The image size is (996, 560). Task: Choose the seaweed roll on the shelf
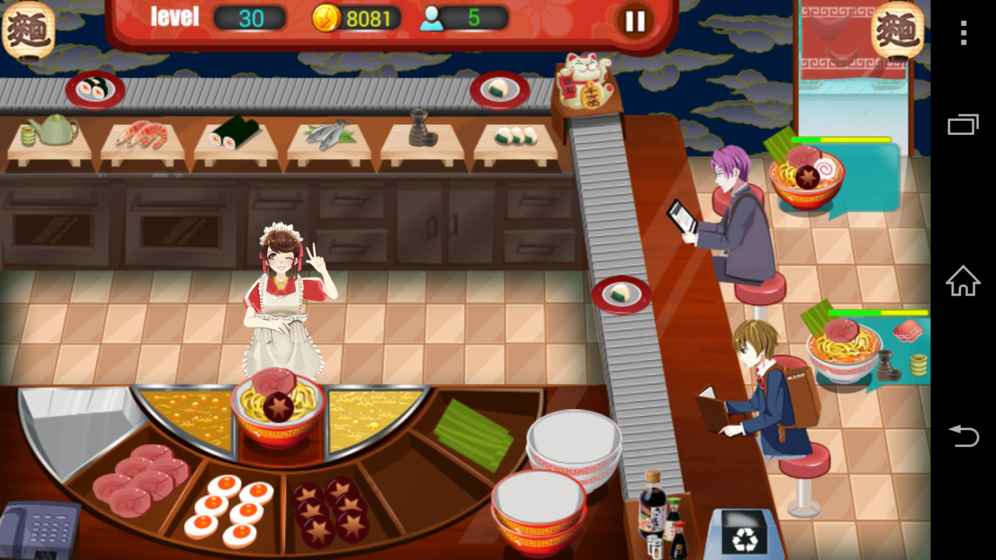(234, 133)
